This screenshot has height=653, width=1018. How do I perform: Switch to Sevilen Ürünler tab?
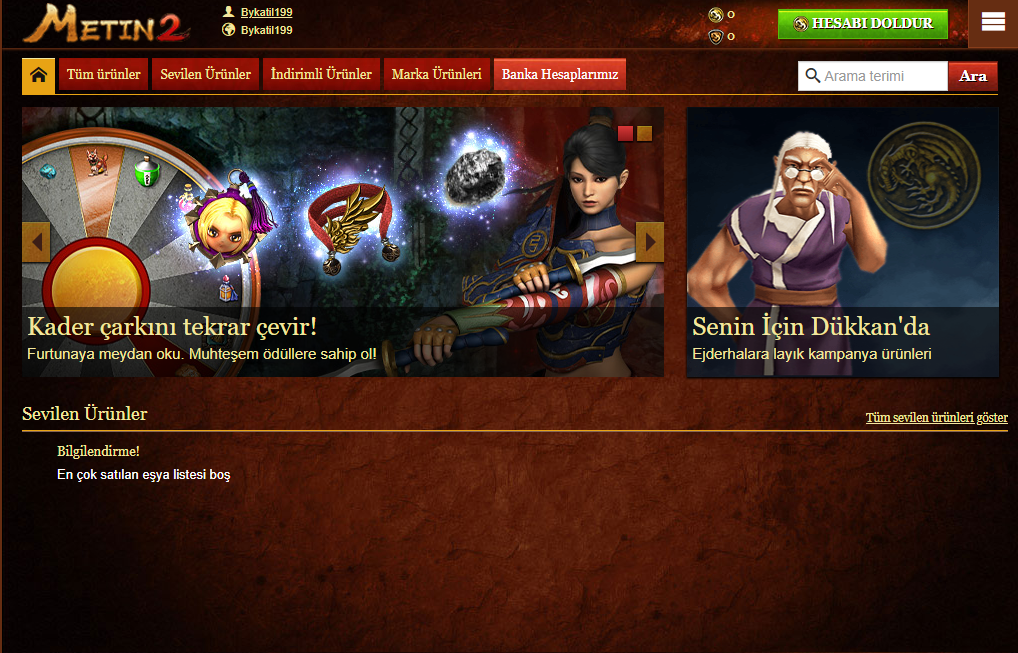pyautogui.click(x=206, y=75)
